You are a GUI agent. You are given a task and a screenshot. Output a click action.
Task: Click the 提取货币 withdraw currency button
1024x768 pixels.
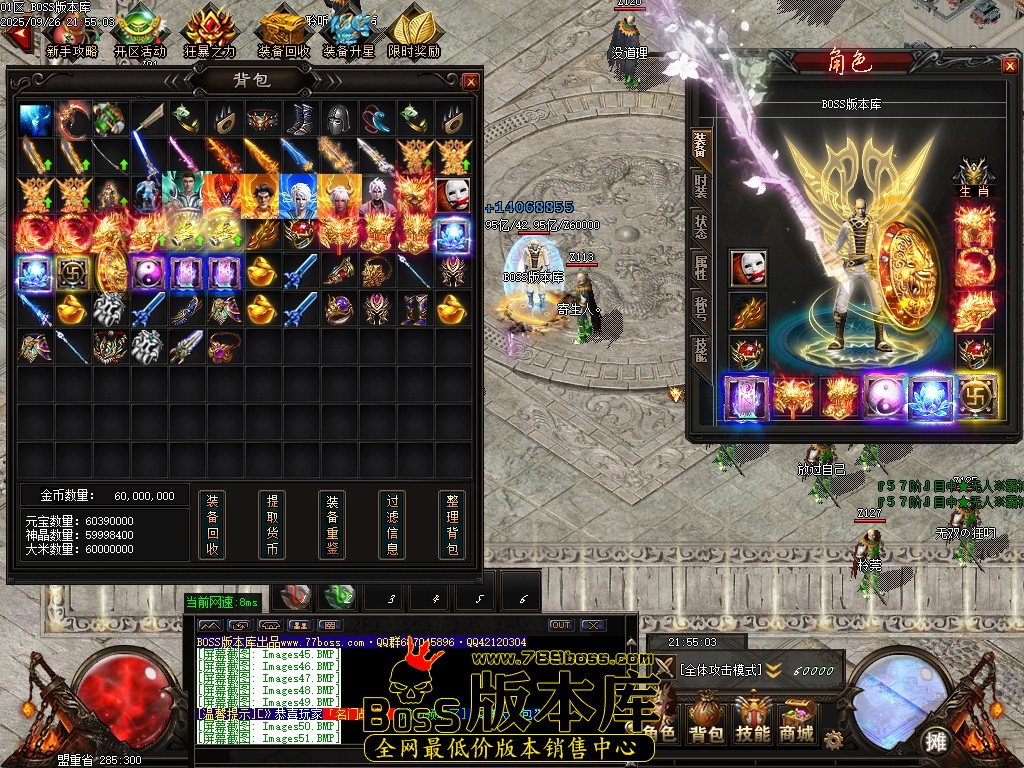coord(271,524)
